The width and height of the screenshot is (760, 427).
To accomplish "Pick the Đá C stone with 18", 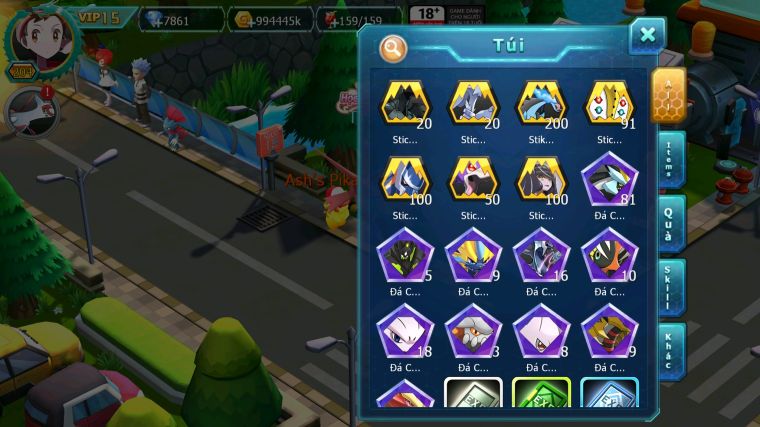I will point(405,333).
